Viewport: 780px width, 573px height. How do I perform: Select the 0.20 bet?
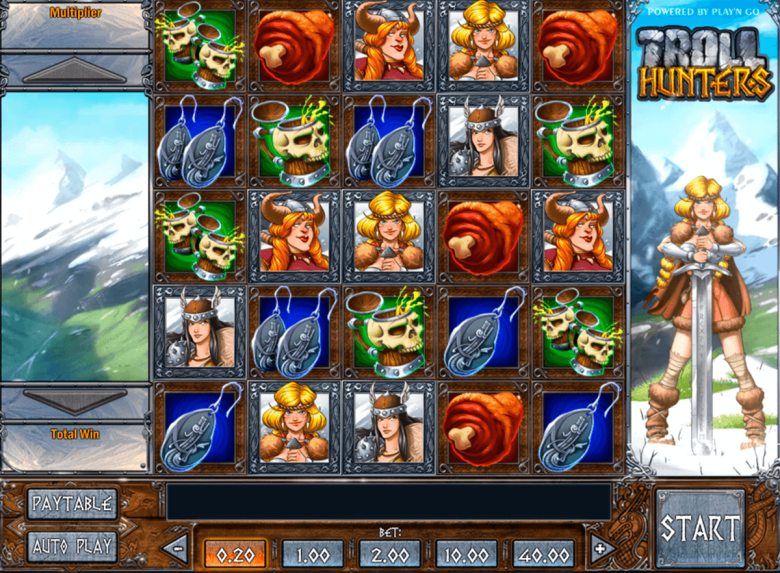tap(236, 553)
